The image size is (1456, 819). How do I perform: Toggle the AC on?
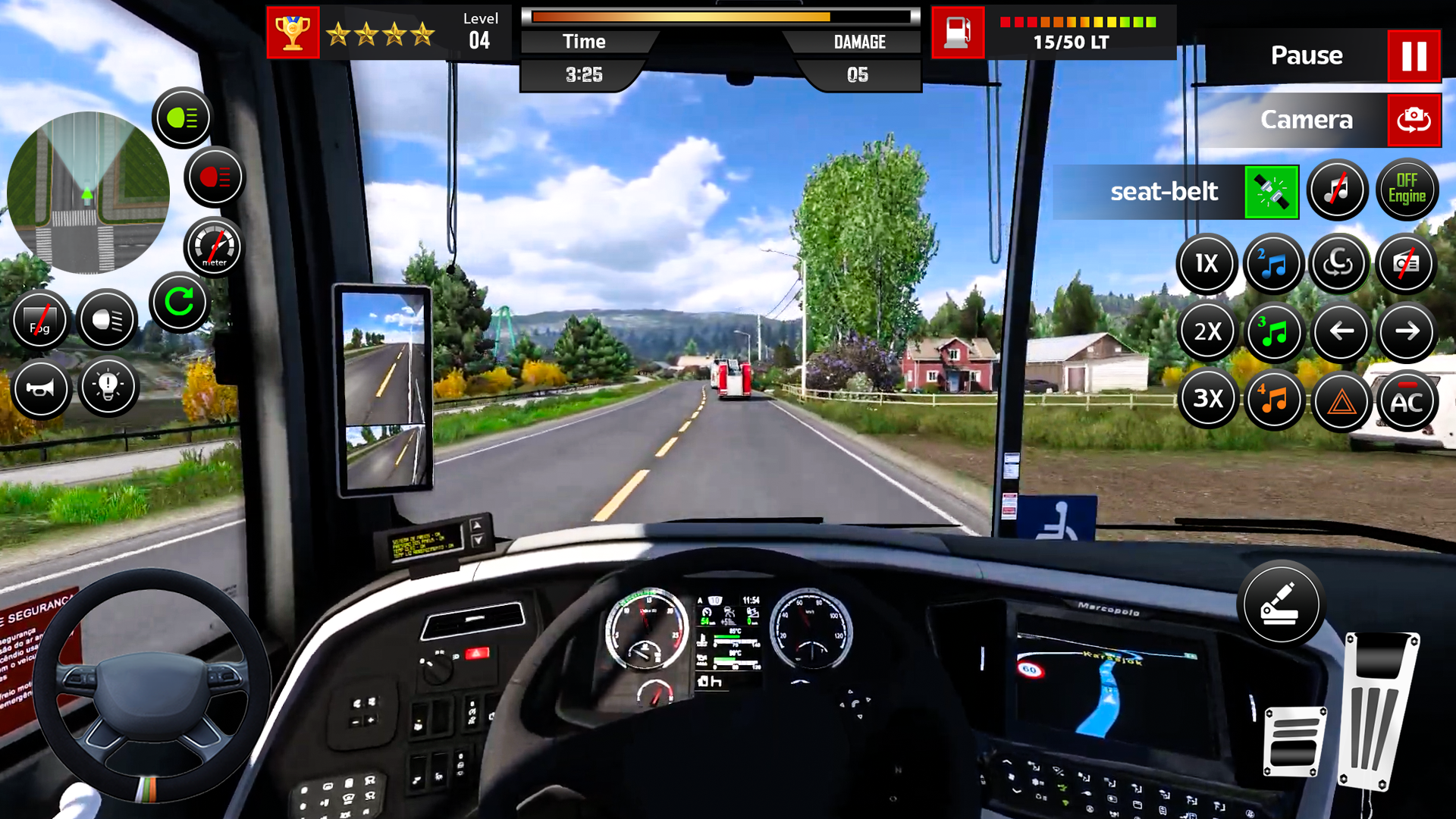(1407, 400)
